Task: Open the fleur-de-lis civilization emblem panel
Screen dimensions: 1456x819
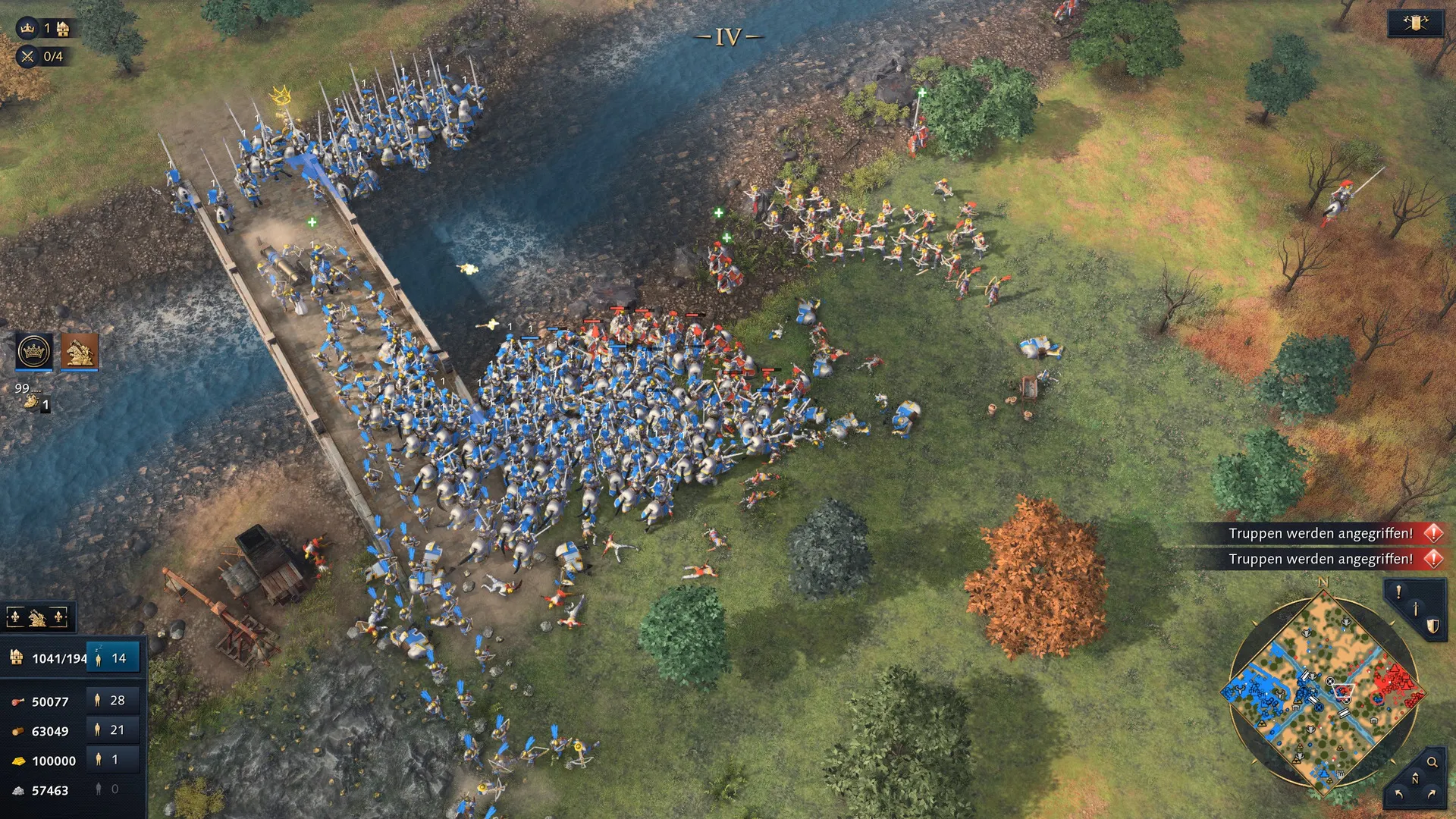Action: (37, 618)
